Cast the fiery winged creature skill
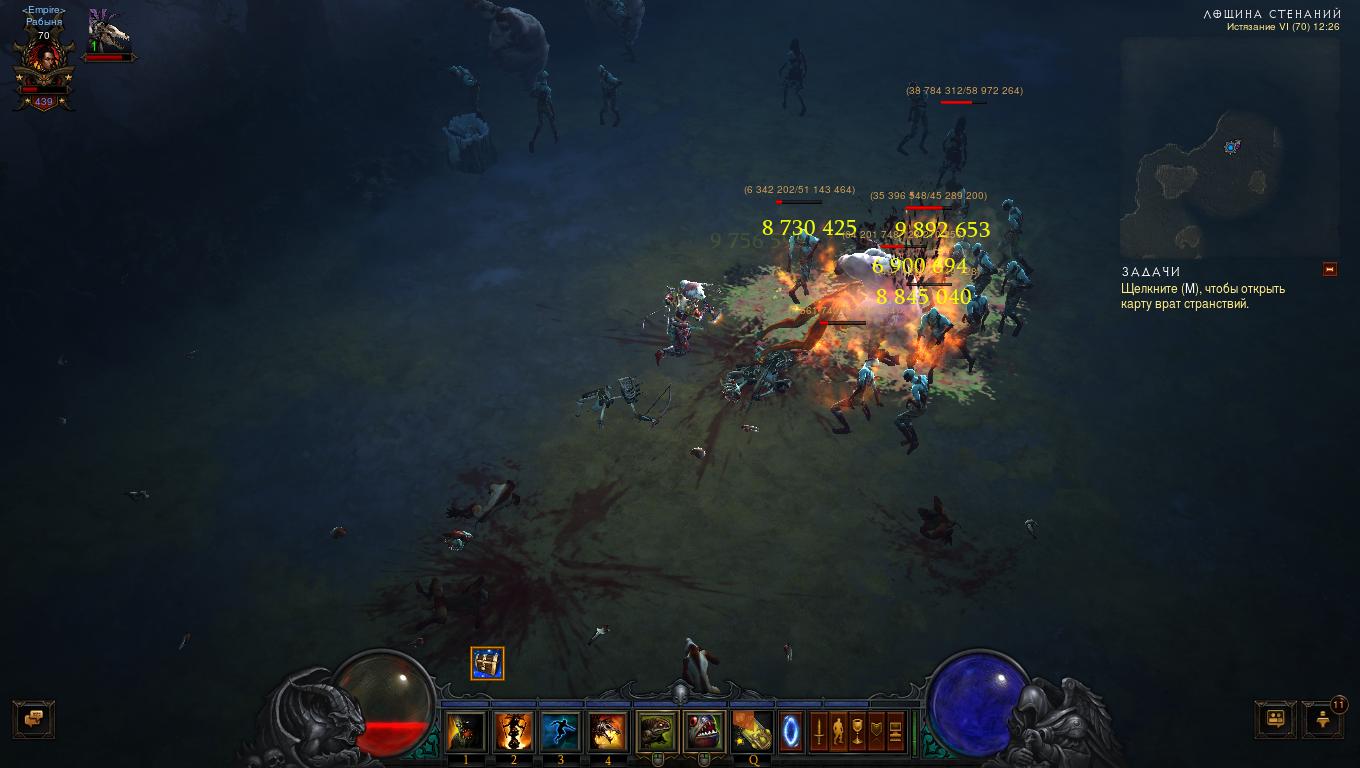 [608, 732]
